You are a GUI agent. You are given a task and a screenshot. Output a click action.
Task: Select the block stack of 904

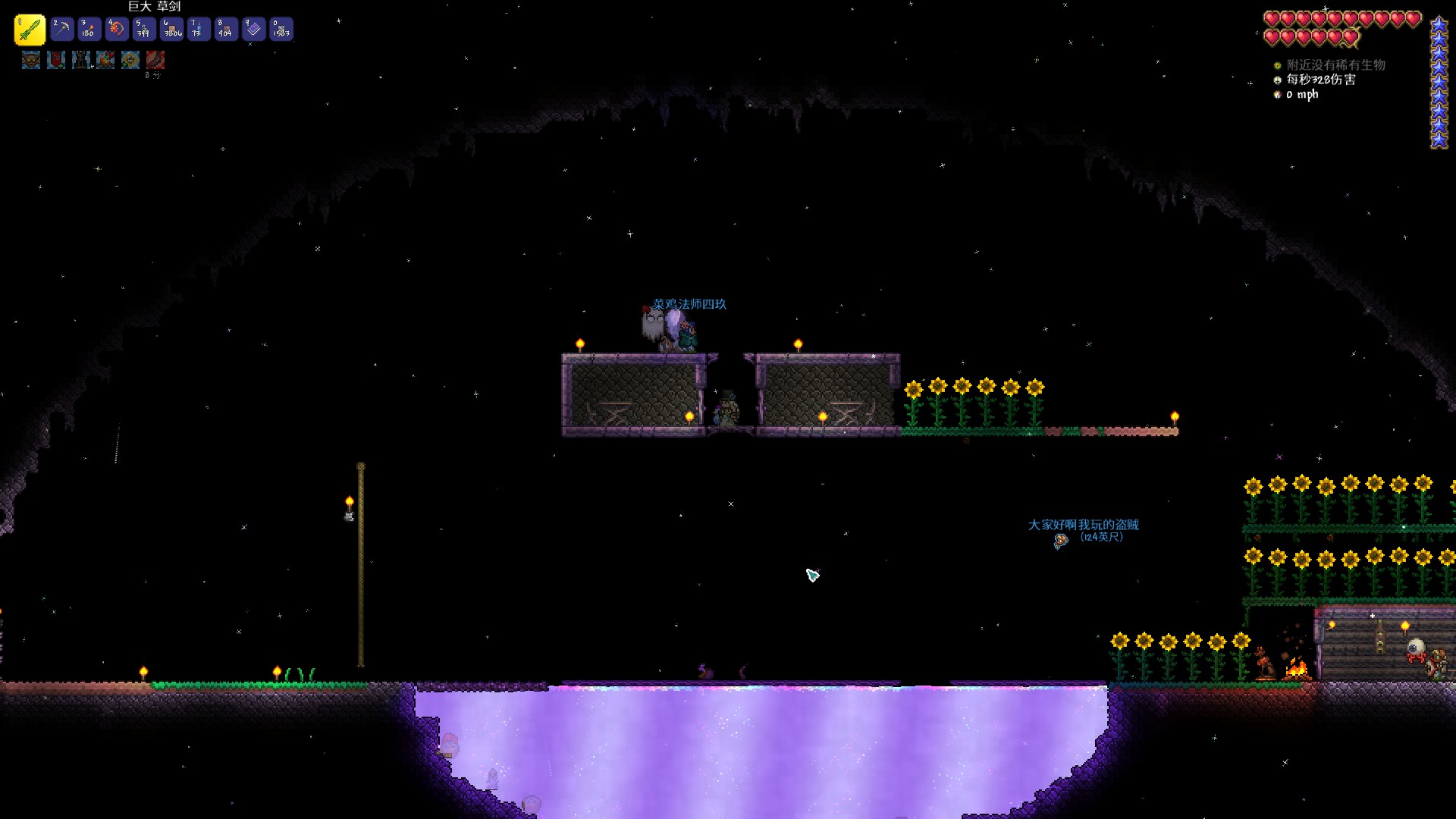226,30
